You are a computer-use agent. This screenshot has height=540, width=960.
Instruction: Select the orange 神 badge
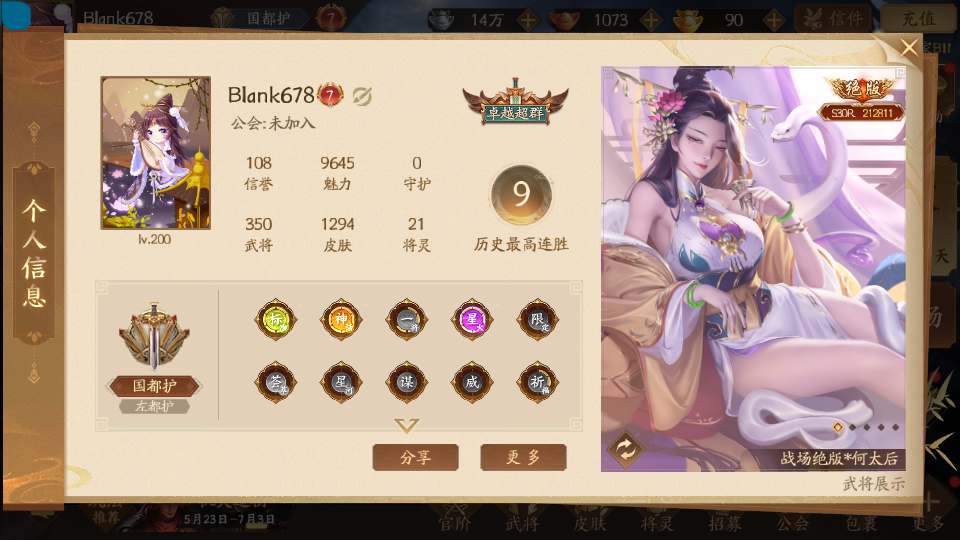pos(340,320)
